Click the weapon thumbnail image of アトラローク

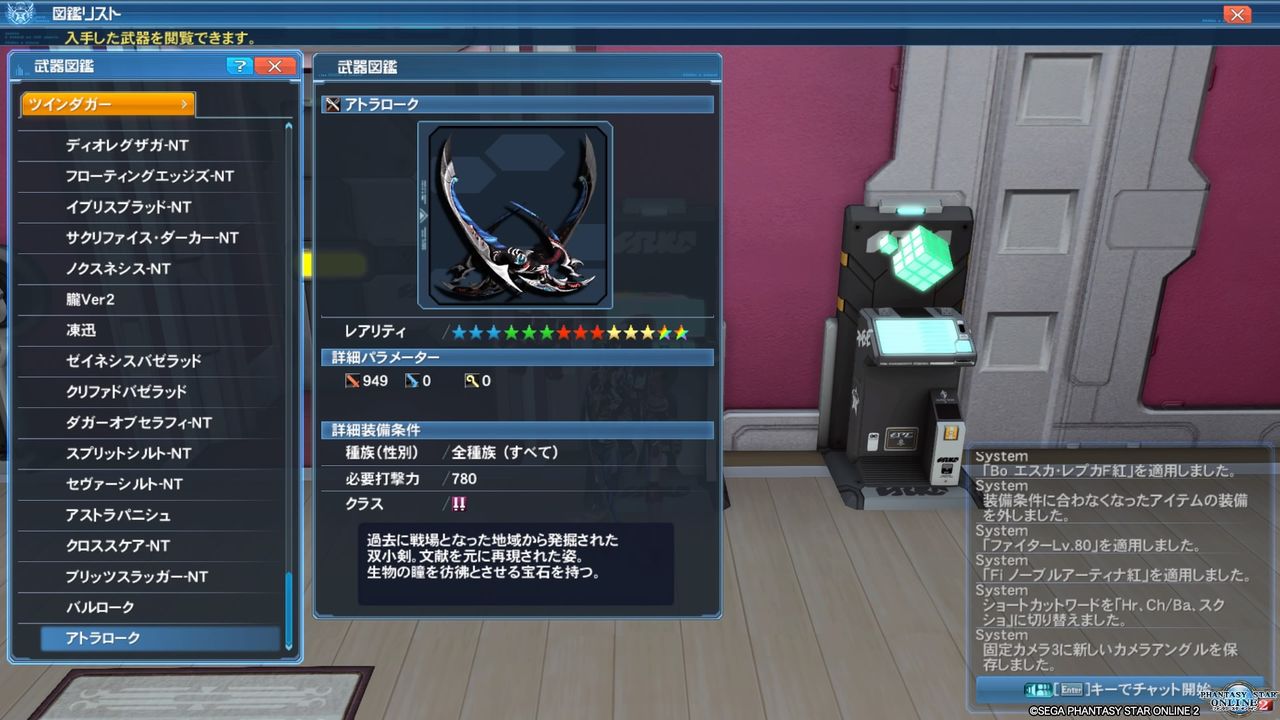(516, 215)
